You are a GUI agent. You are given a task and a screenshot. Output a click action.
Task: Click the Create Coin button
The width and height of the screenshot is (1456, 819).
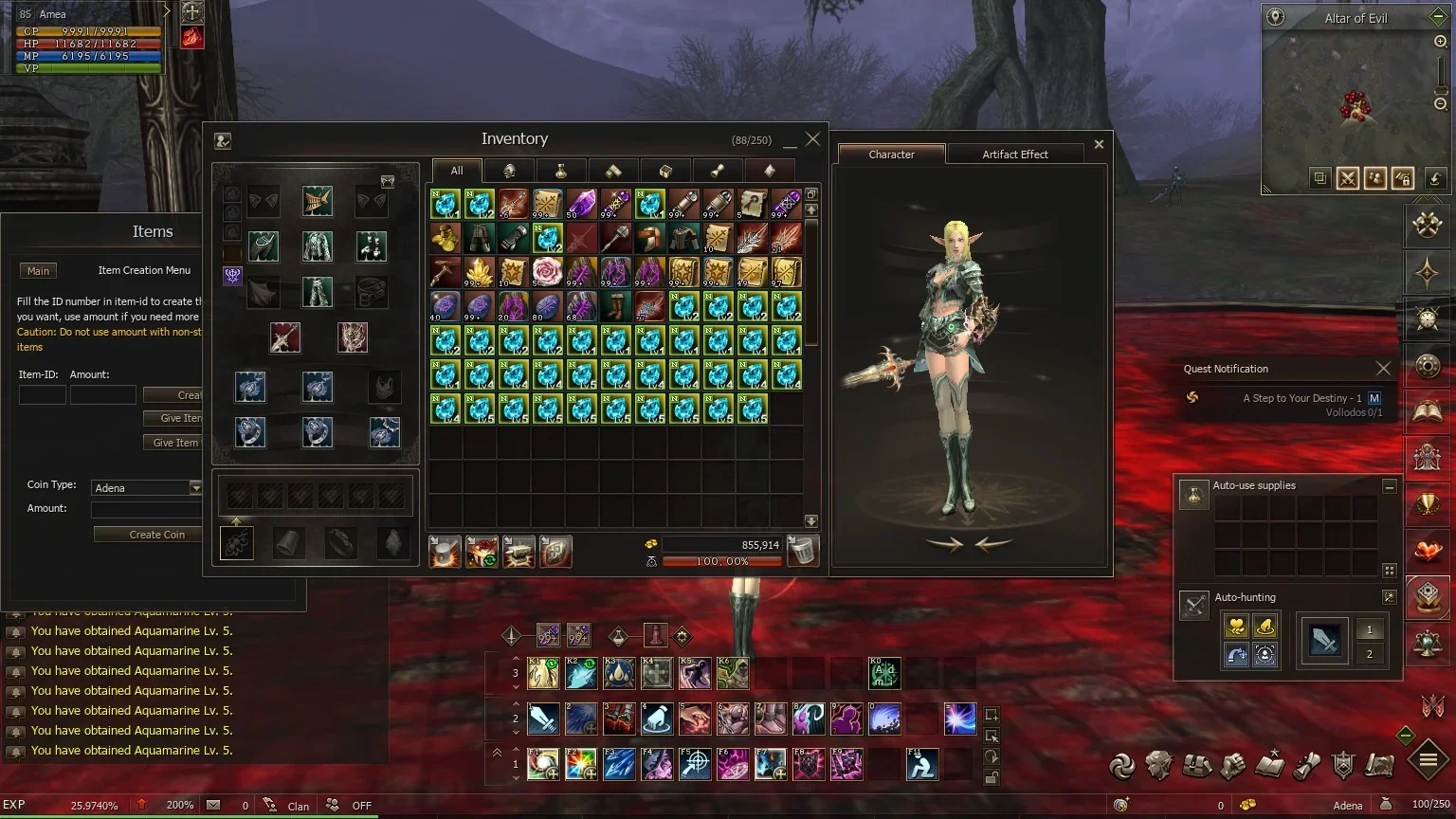(156, 535)
